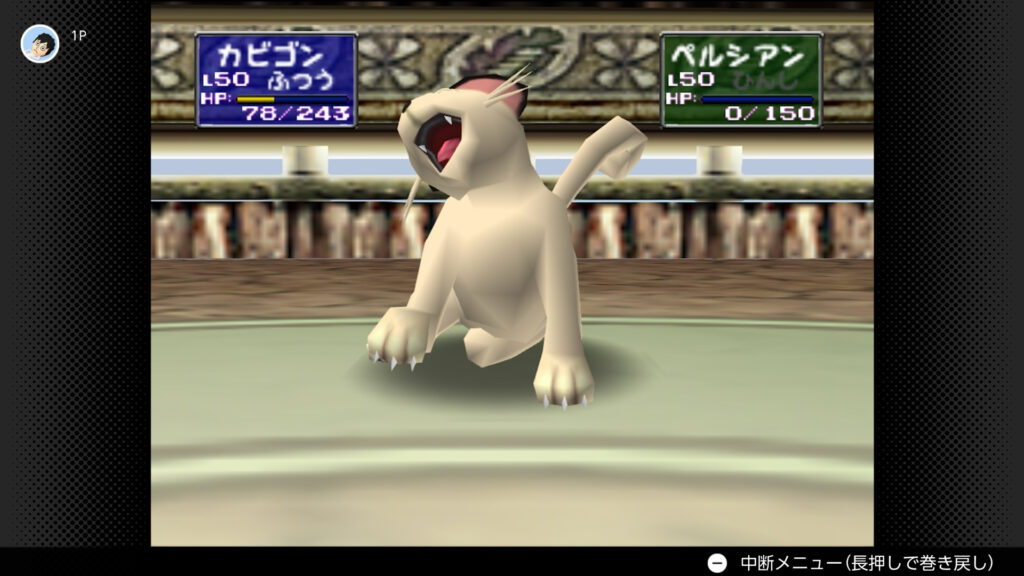Click the 1P player avatar icon
Image resolution: width=1024 pixels, height=576 pixels.
(x=40, y=43)
